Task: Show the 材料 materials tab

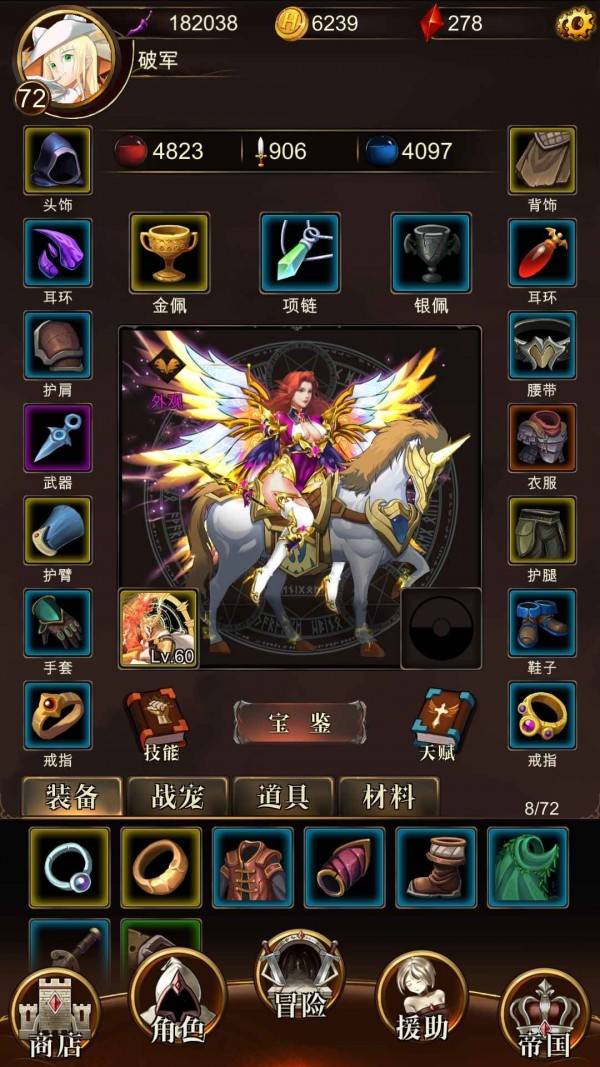Action: pos(388,797)
